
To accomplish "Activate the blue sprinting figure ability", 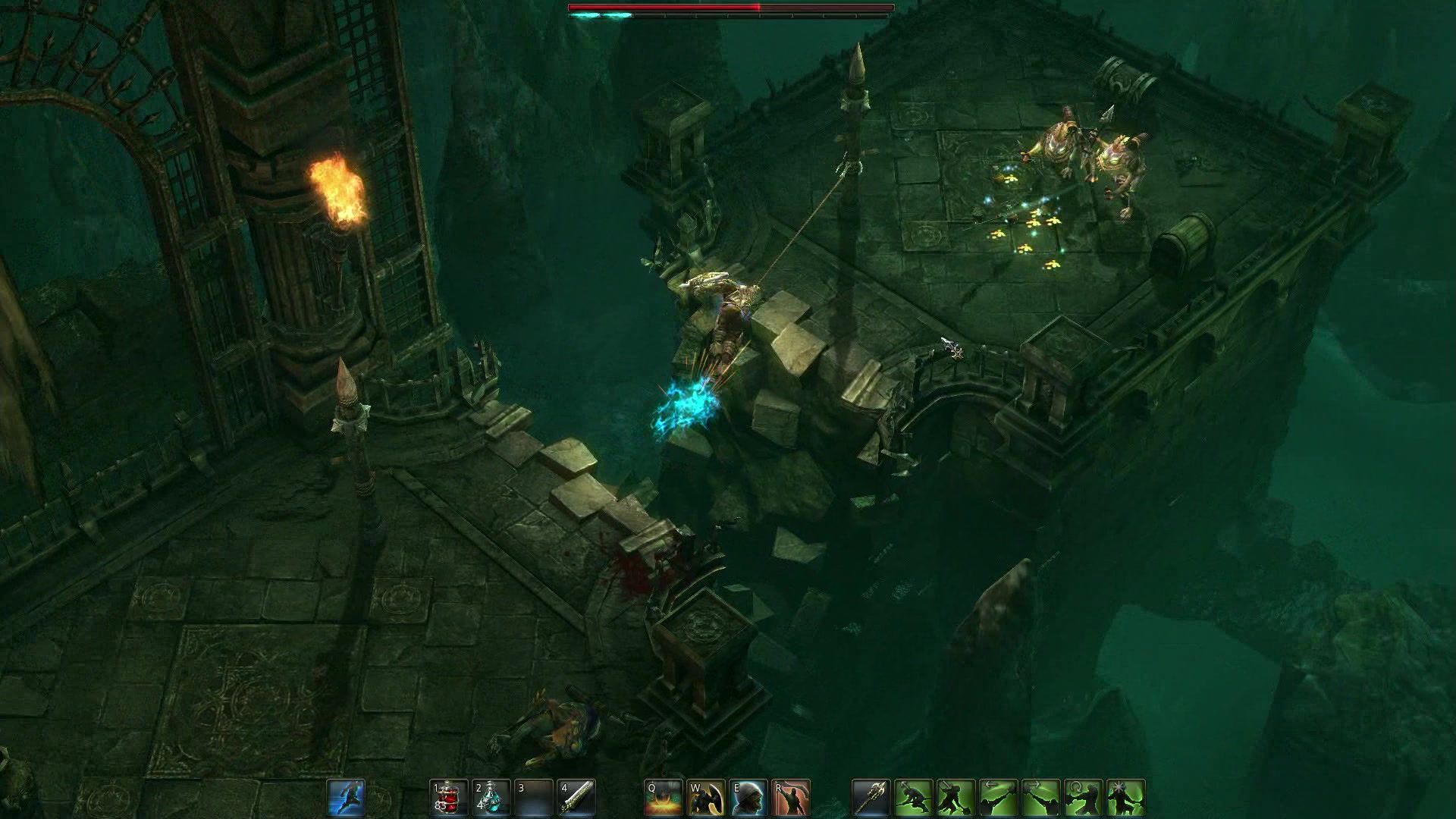I will point(347,798).
